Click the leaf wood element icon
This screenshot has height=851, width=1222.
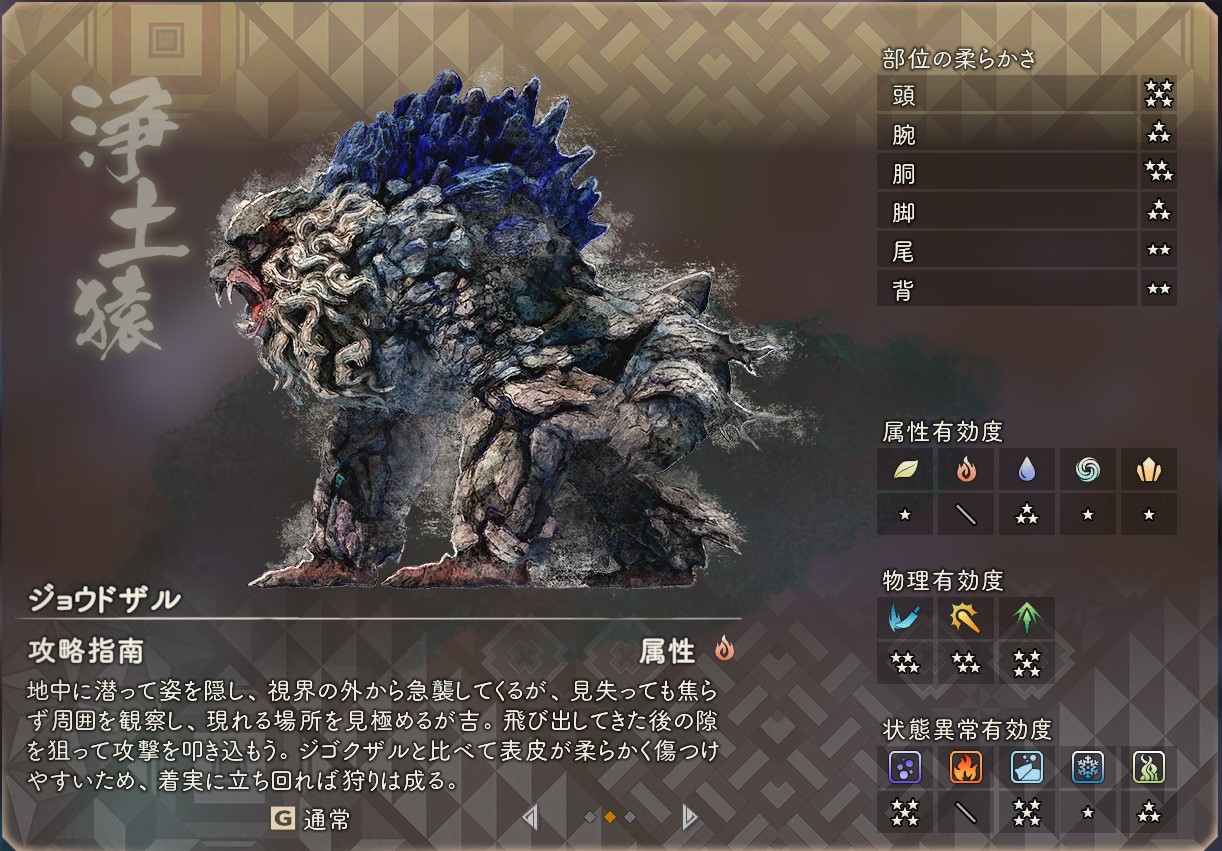coord(905,470)
